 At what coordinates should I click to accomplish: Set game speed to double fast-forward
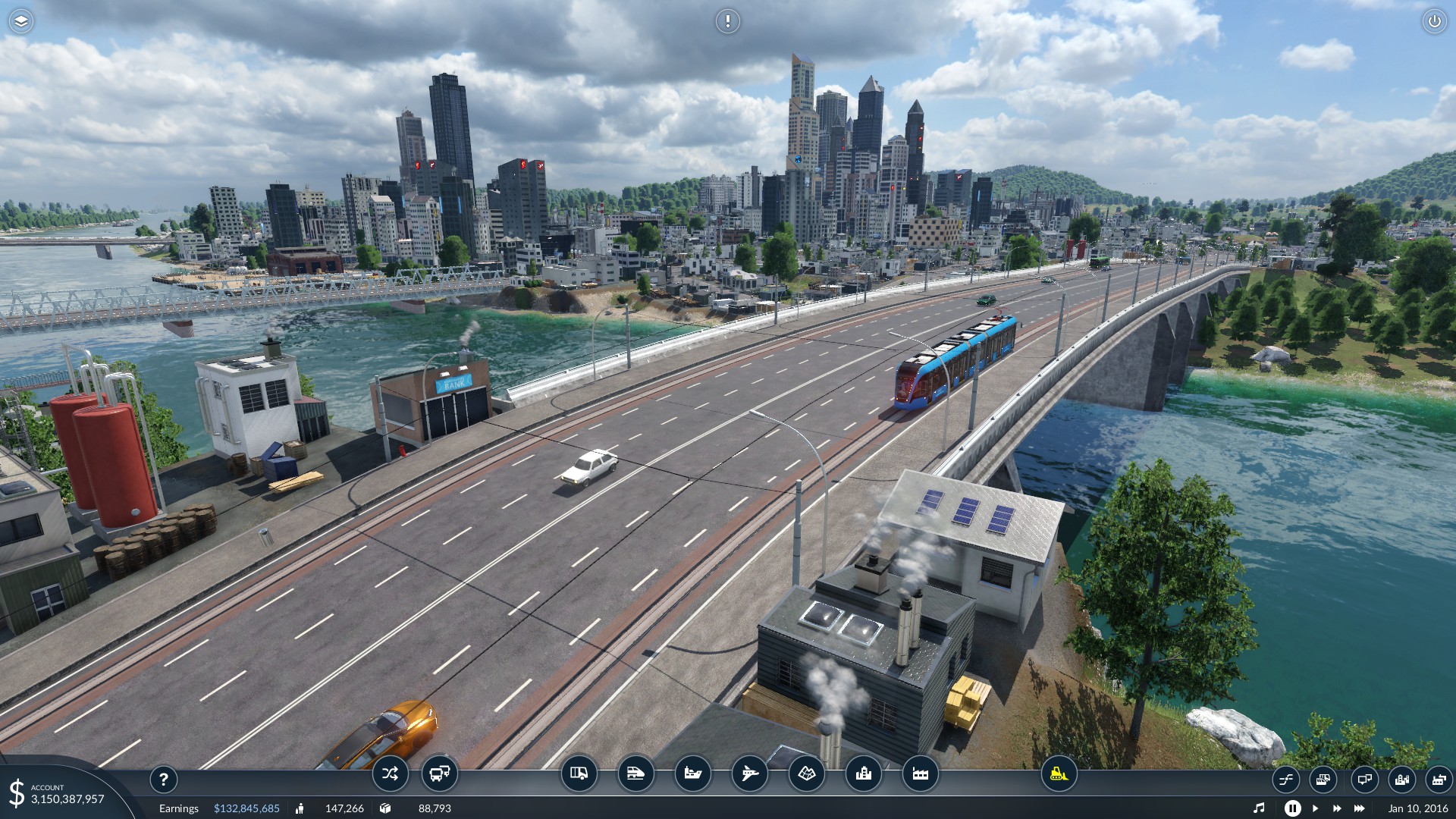(1337, 808)
